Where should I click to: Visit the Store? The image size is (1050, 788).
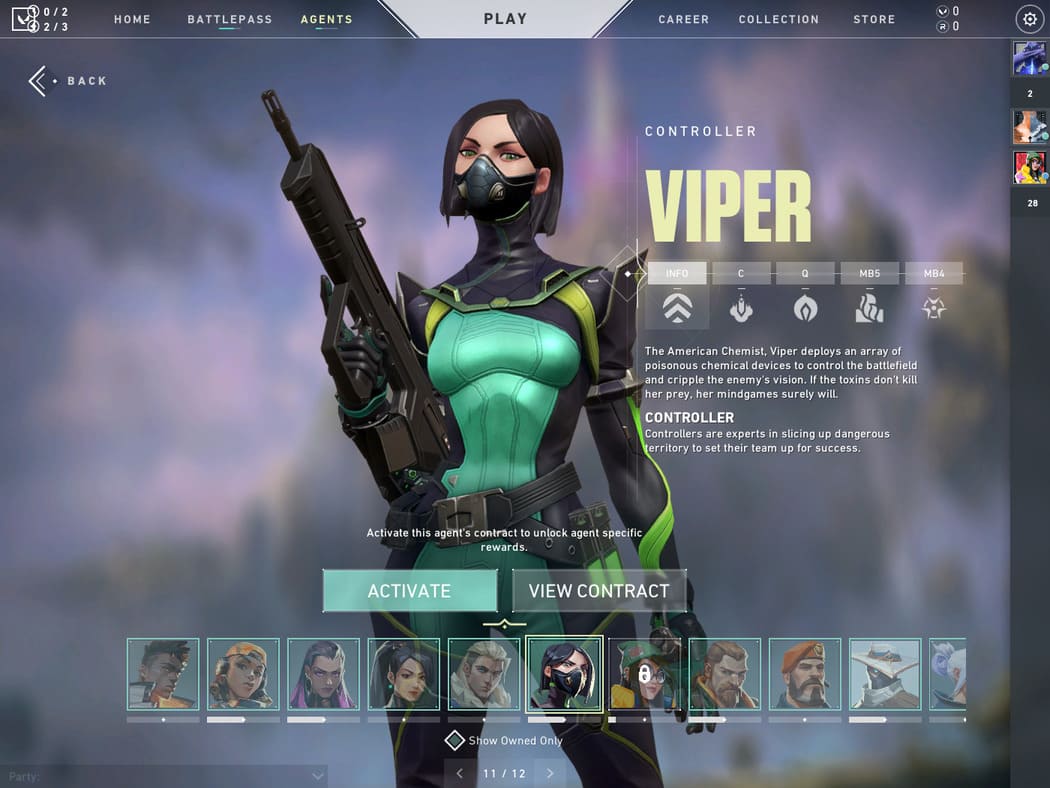[874, 19]
